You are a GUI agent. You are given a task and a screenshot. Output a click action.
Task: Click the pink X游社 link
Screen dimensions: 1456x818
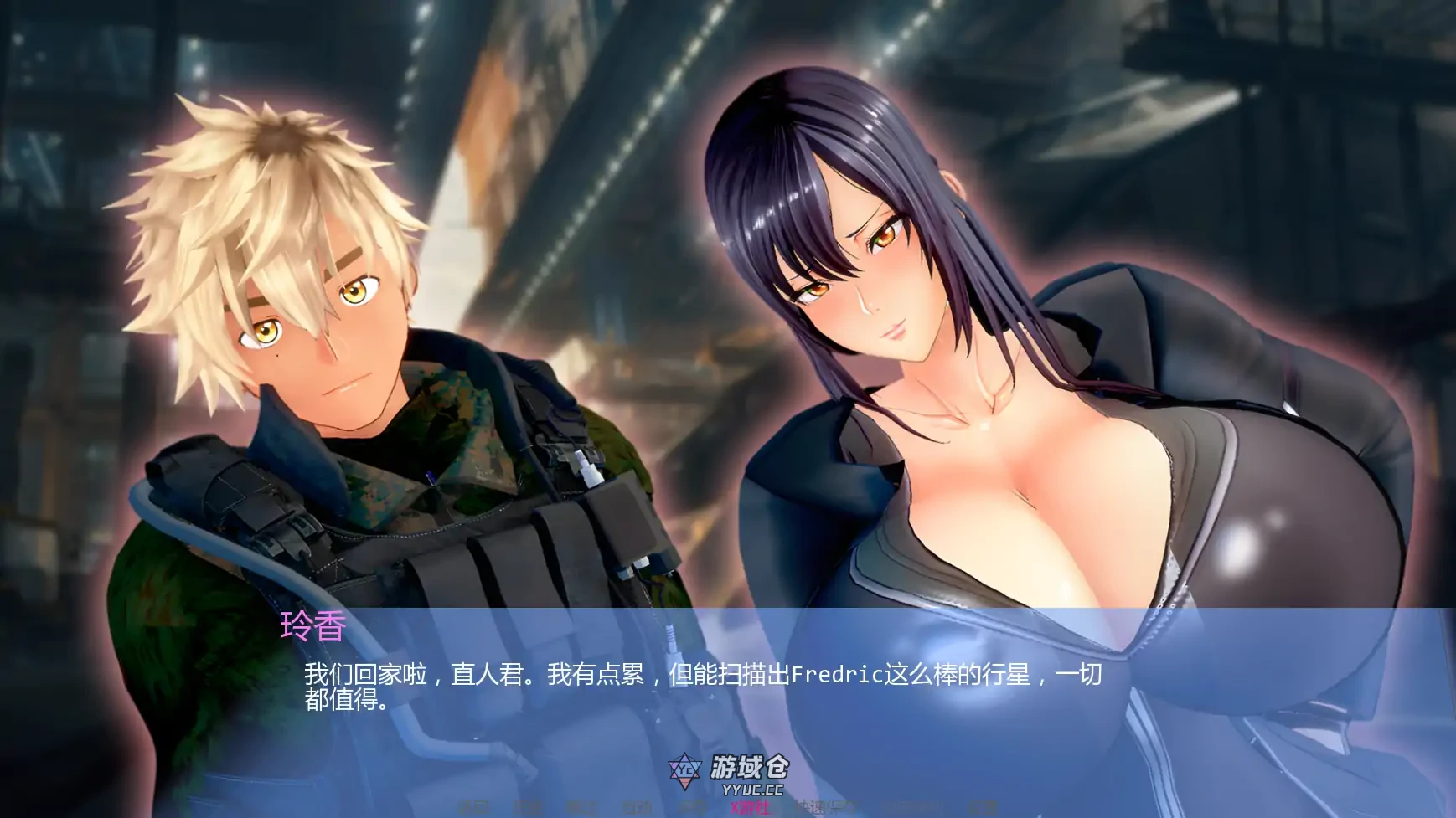pos(751,808)
